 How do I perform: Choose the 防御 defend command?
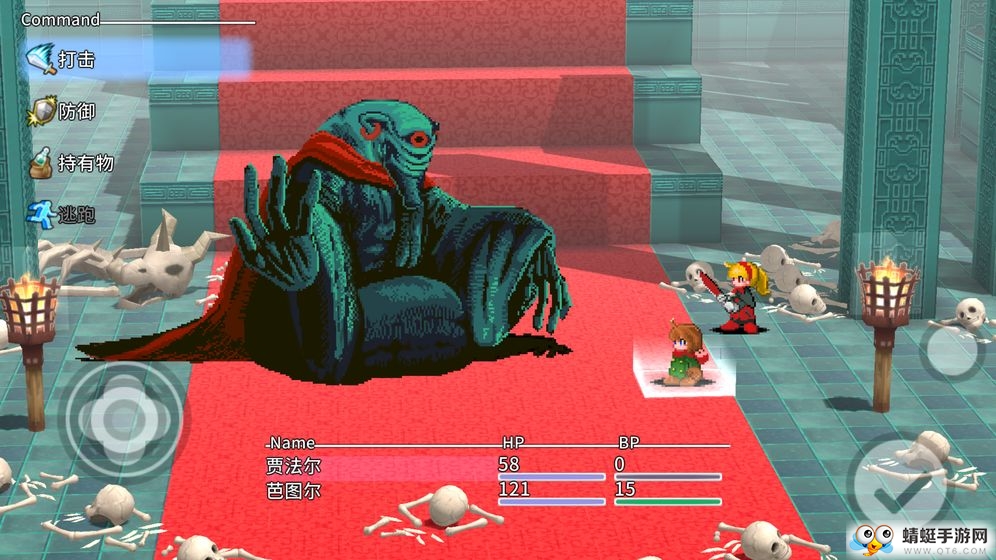click(75, 111)
